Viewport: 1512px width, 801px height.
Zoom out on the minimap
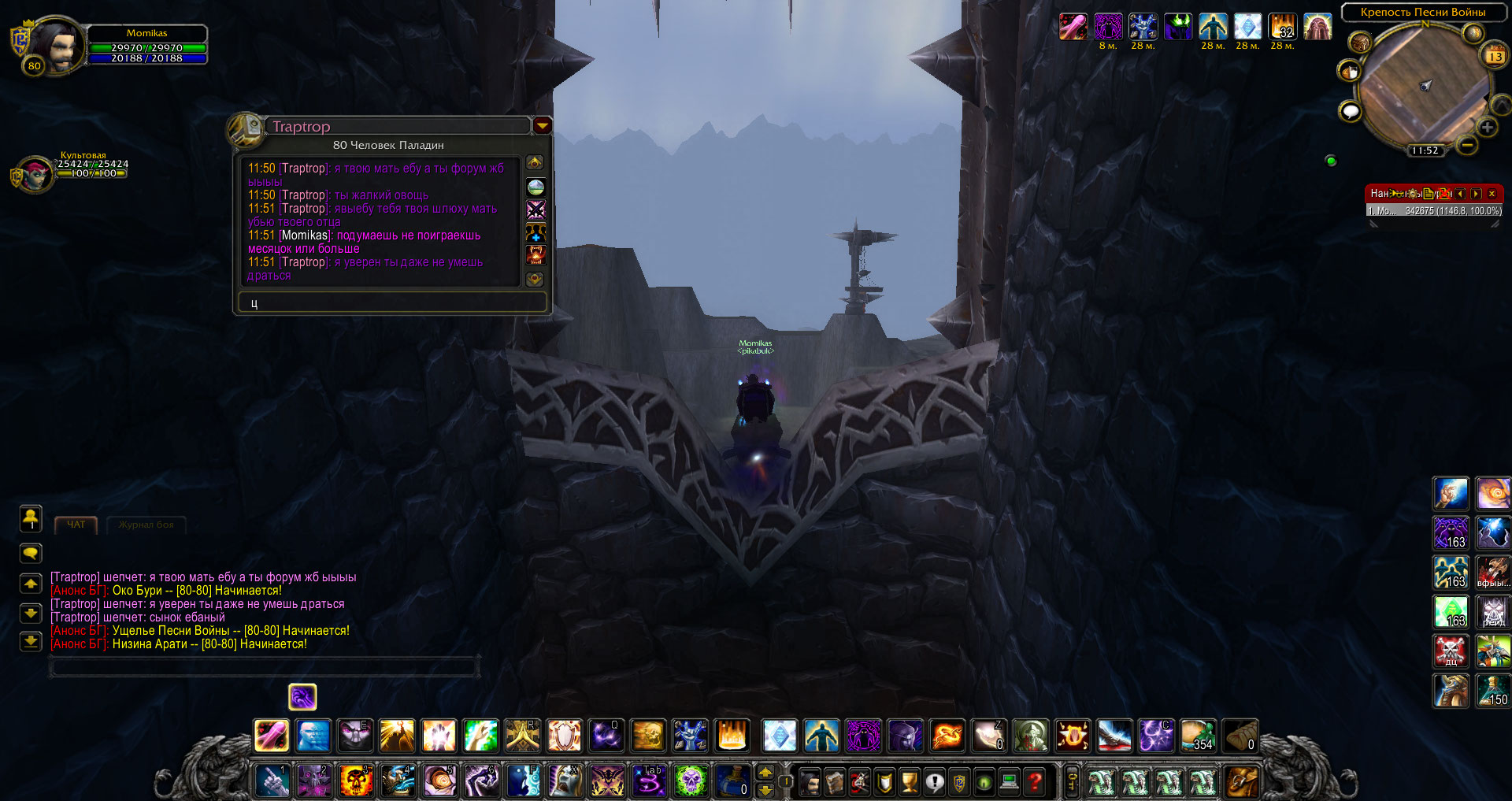1466,146
